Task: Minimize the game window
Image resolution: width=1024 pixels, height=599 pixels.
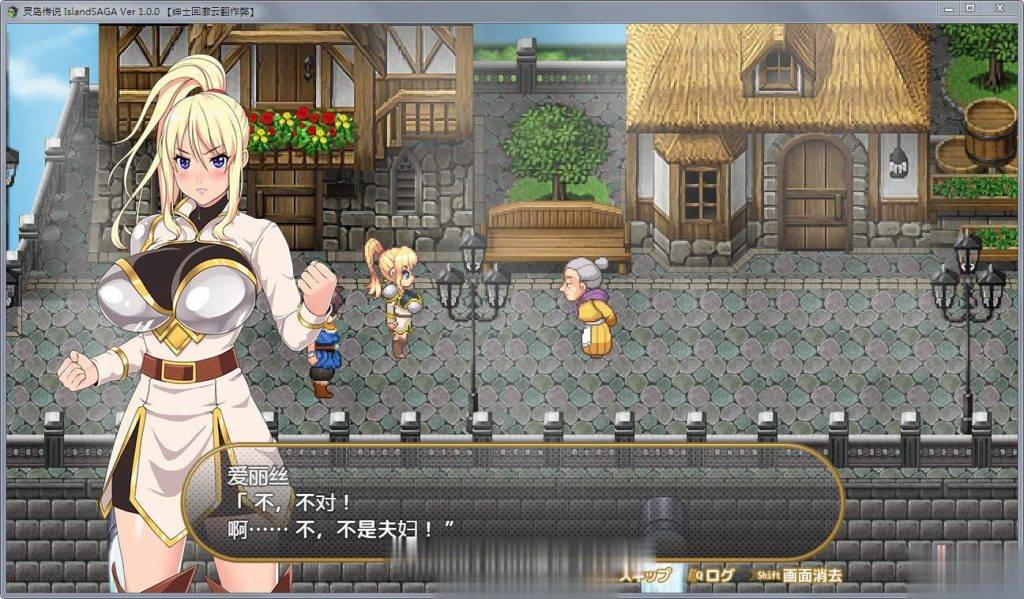Action: [946, 8]
